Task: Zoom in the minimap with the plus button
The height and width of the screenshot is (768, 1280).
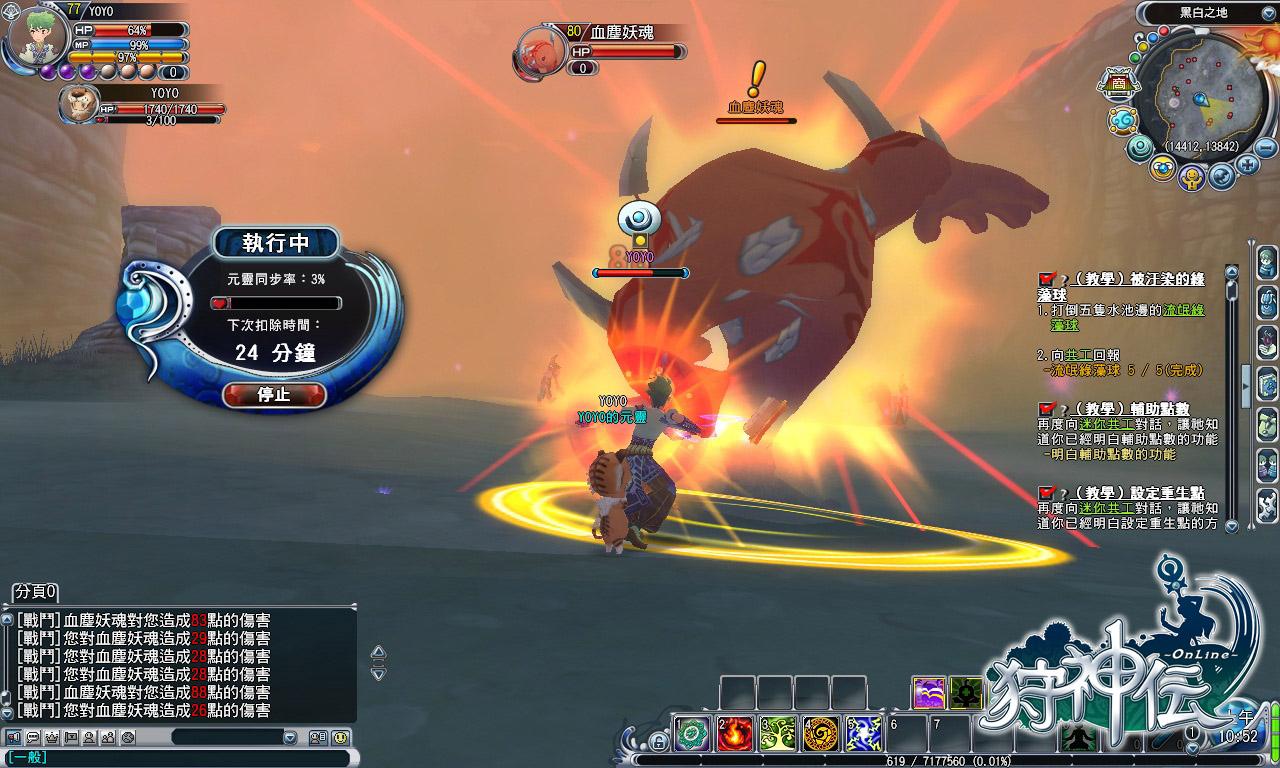Action: 1246,164
